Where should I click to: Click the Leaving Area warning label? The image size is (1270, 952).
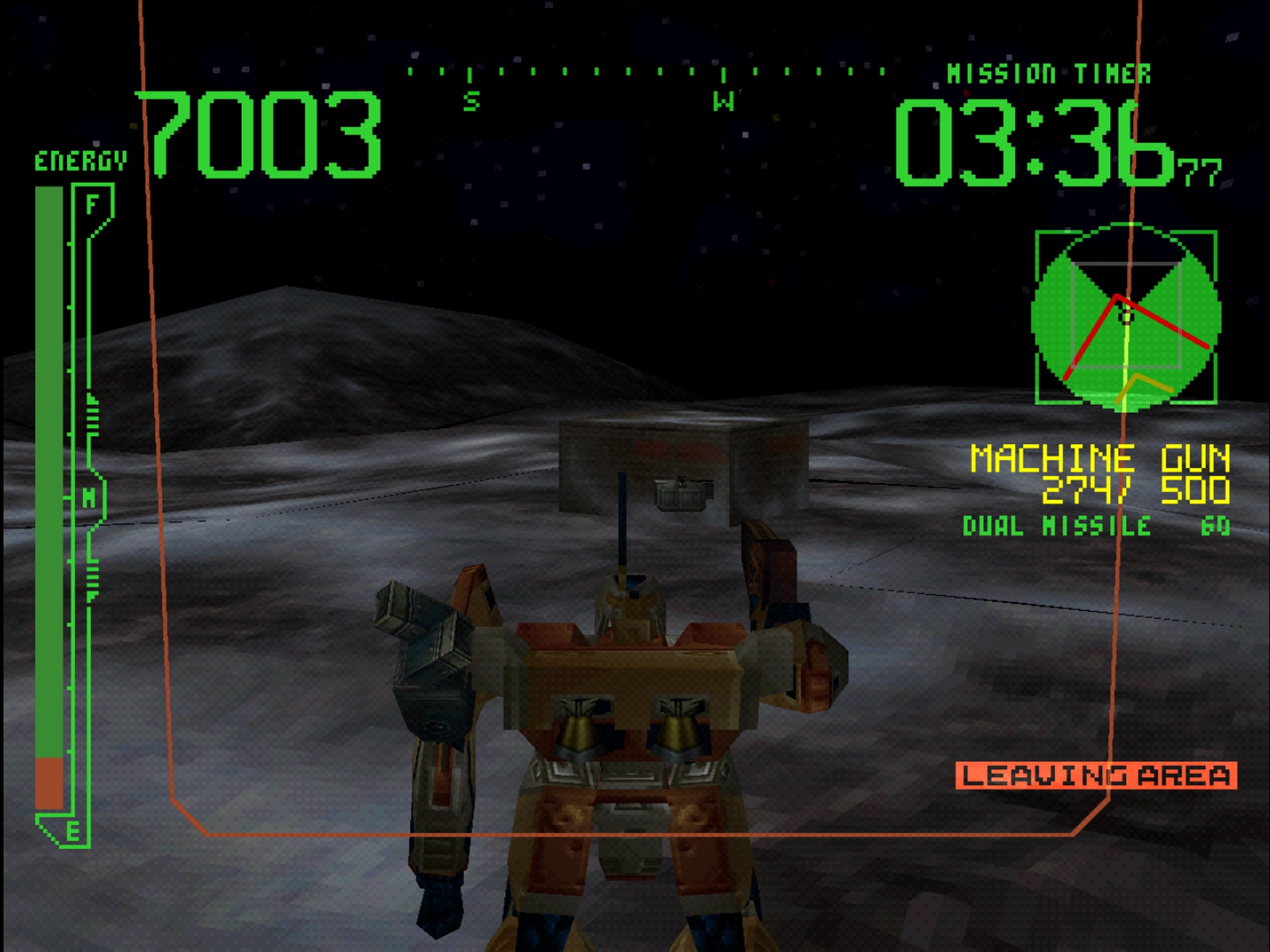click(1096, 775)
